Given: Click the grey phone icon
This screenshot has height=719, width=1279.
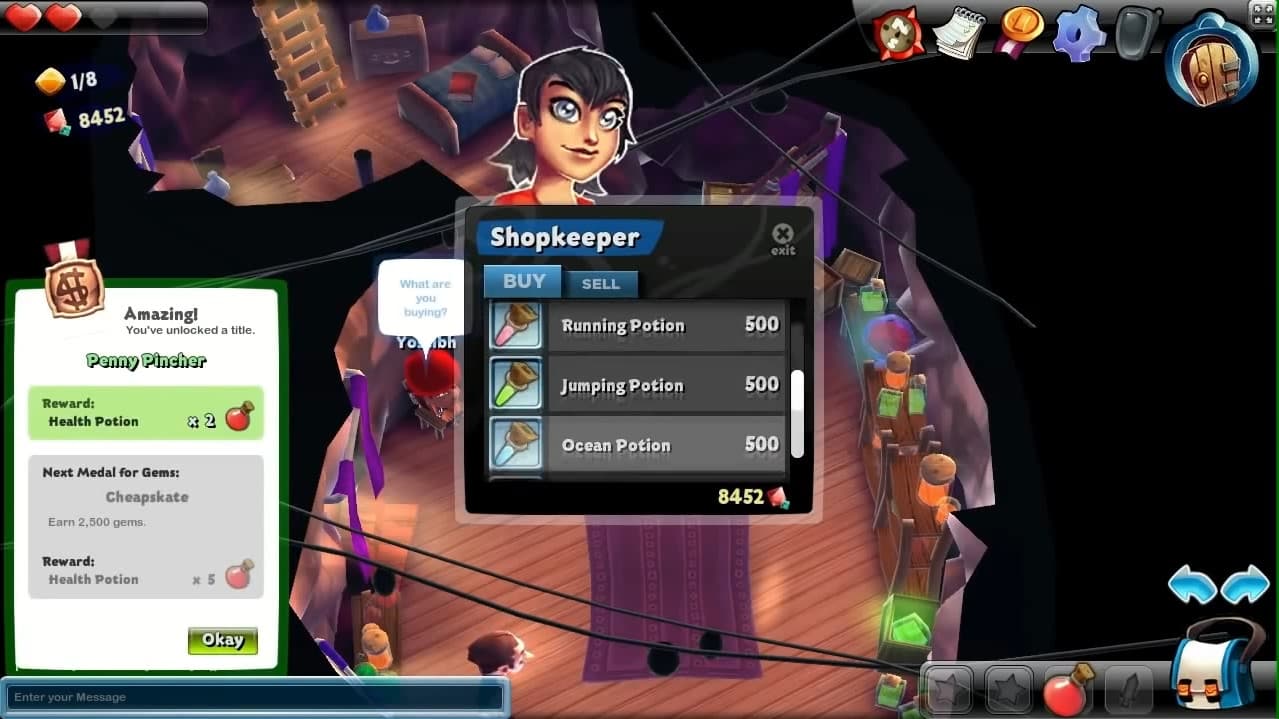Looking at the screenshot, I should 1137,33.
